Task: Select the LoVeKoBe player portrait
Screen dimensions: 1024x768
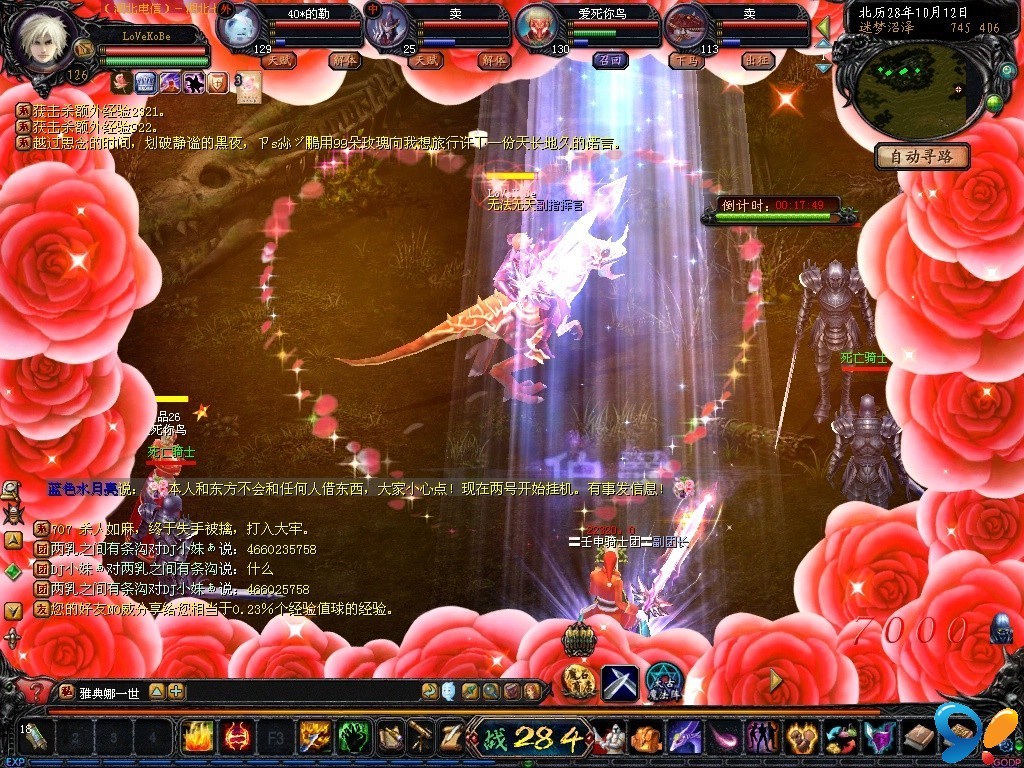Action: pyautogui.click(x=40, y=40)
